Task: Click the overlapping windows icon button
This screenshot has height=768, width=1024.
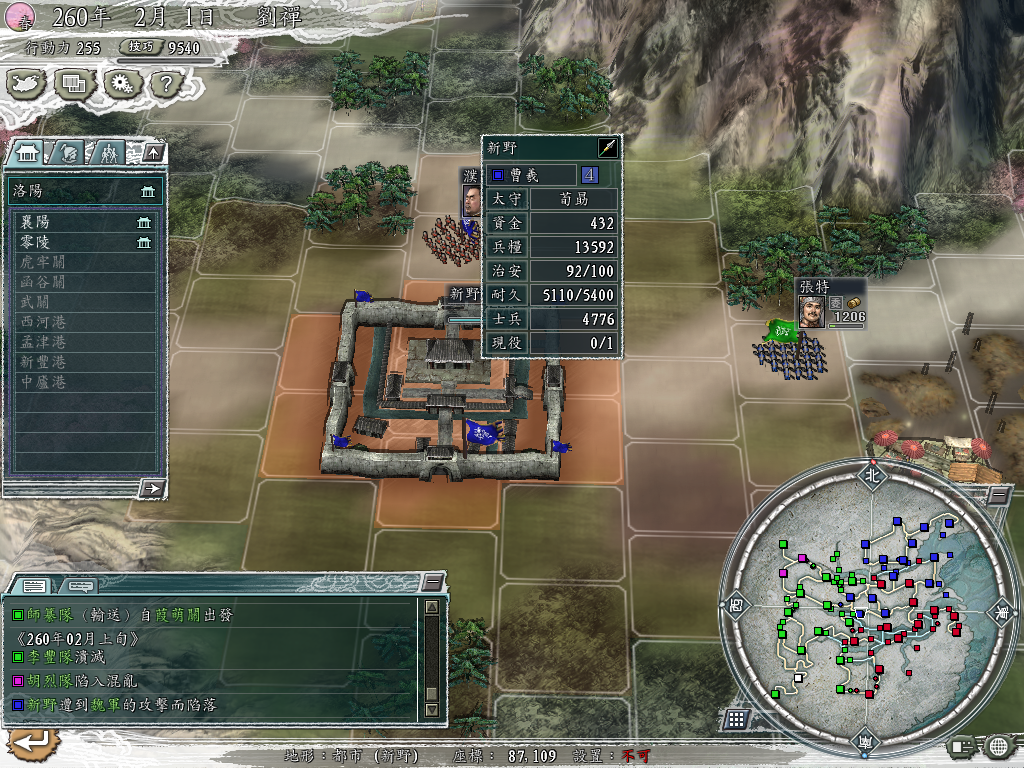Action: (x=74, y=84)
